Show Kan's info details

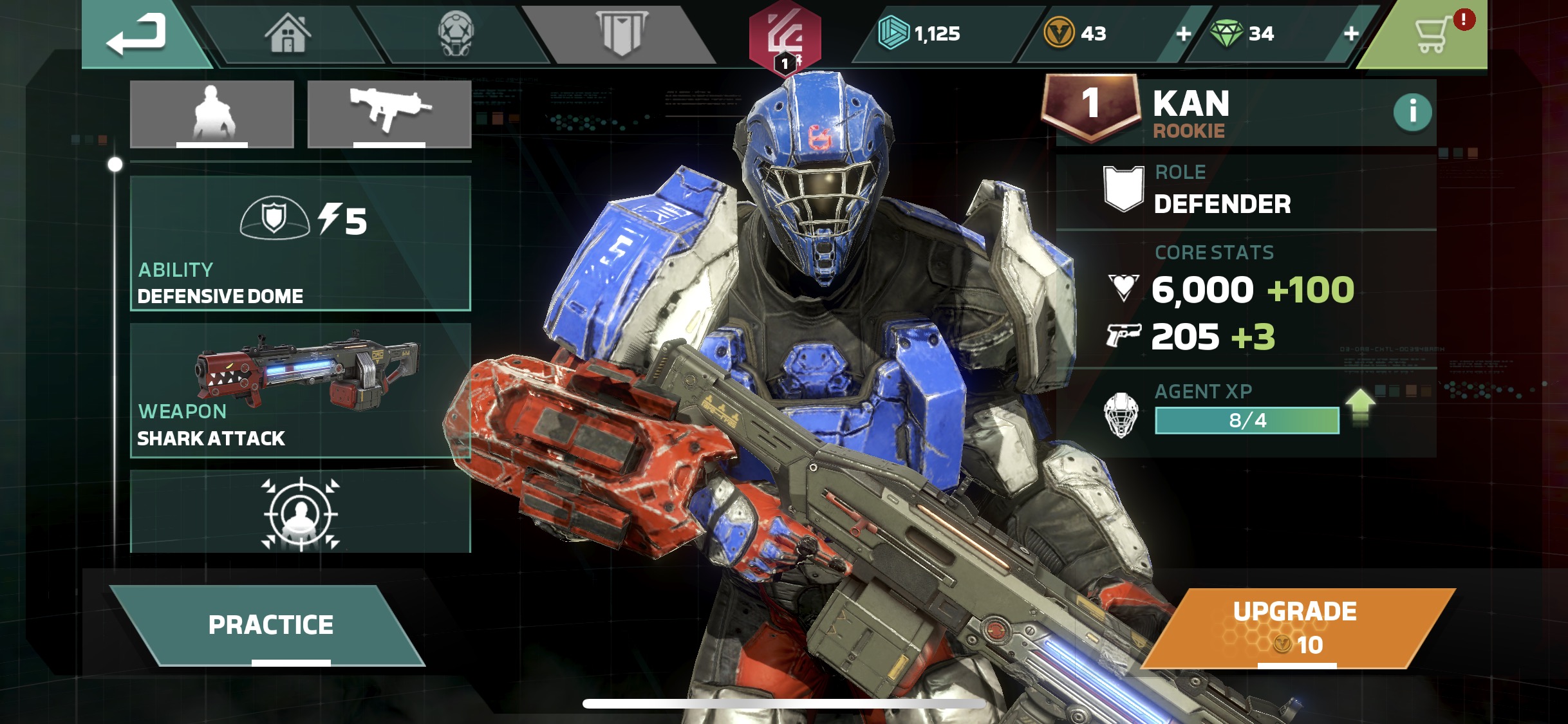(1412, 112)
